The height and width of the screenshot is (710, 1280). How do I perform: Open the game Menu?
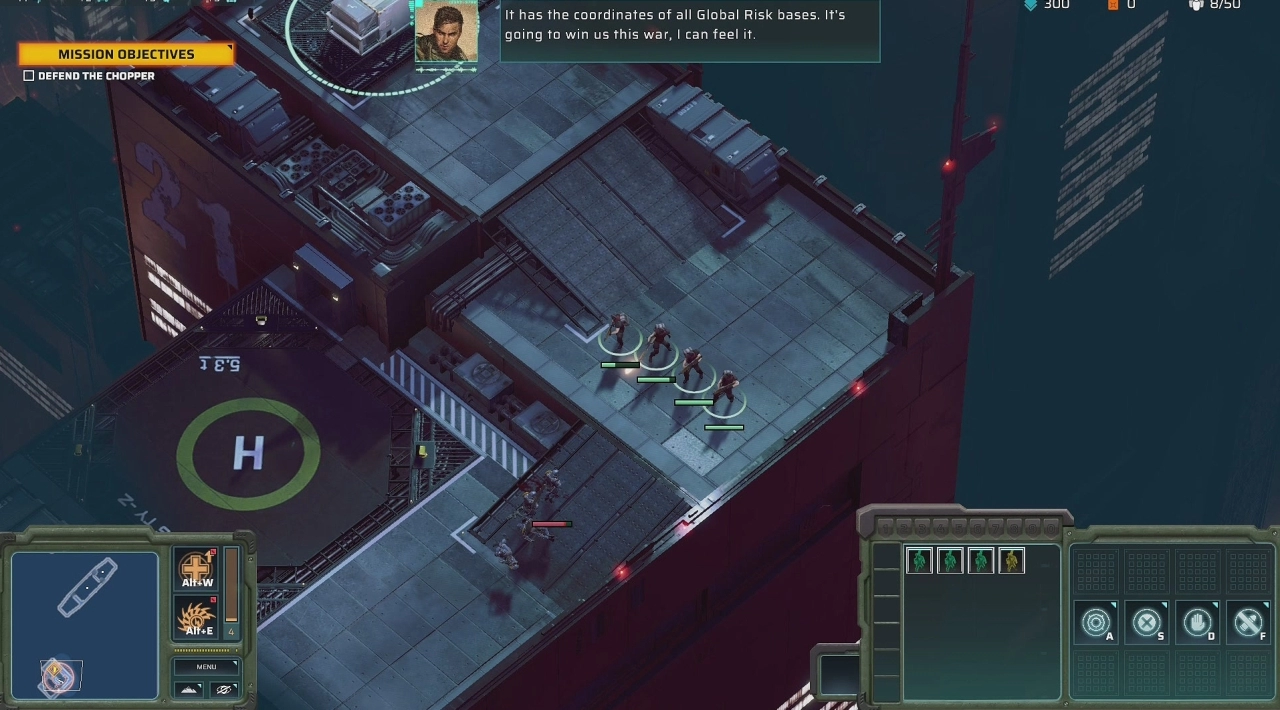[x=206, y=666]
